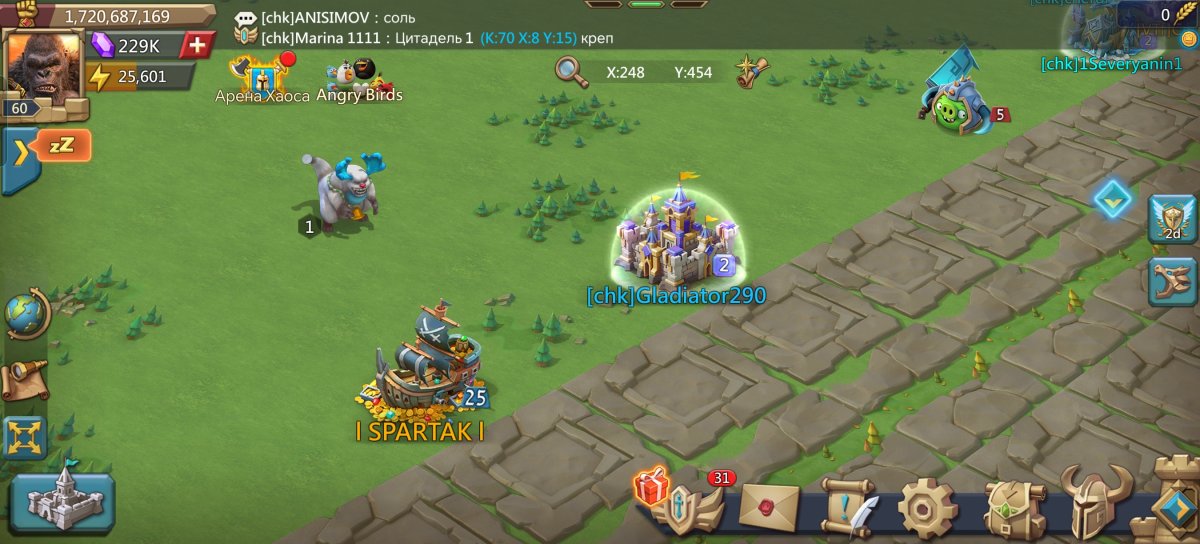Open the horned helmet heroes menu
1200x544 pixels.
coord(1095,505)
